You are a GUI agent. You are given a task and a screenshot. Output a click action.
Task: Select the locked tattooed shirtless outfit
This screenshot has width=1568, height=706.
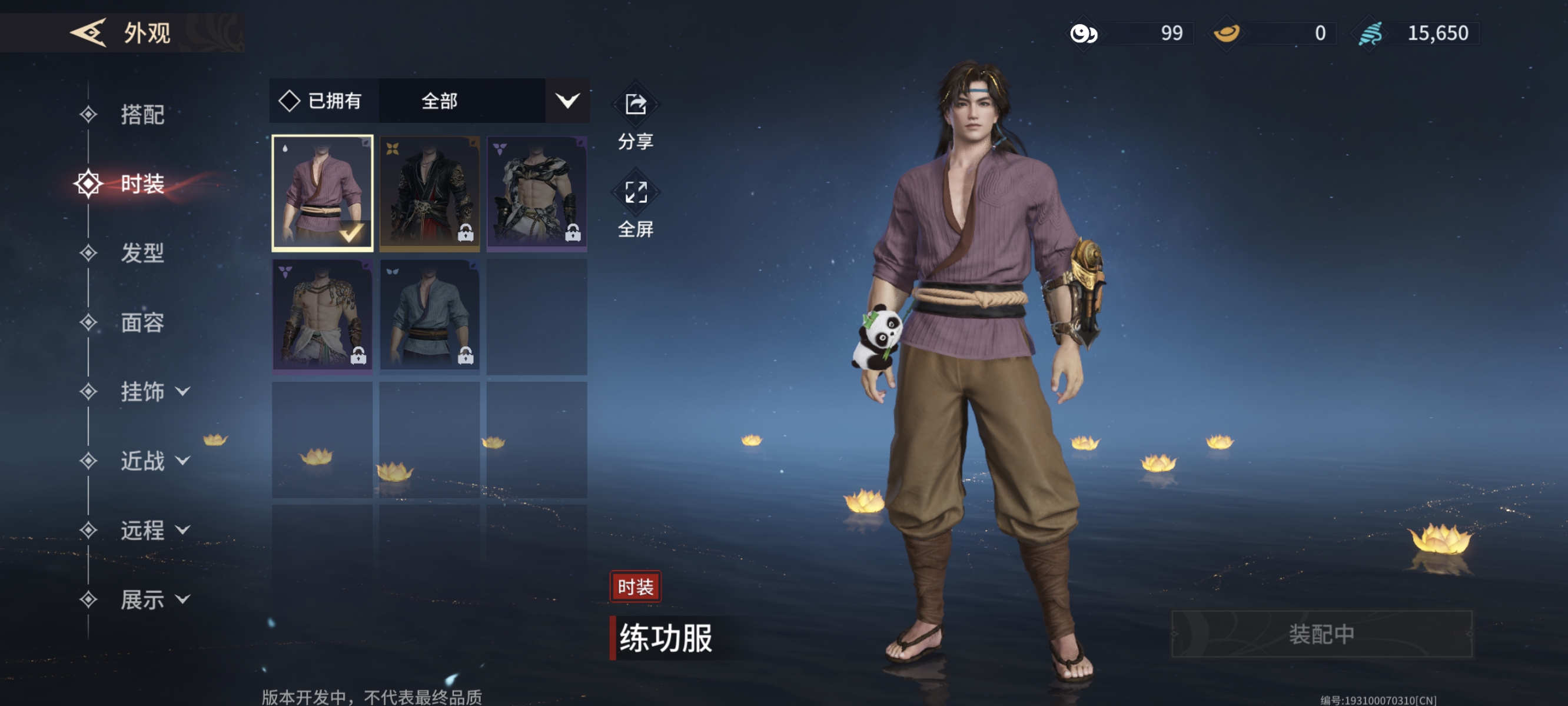[322, 315]
